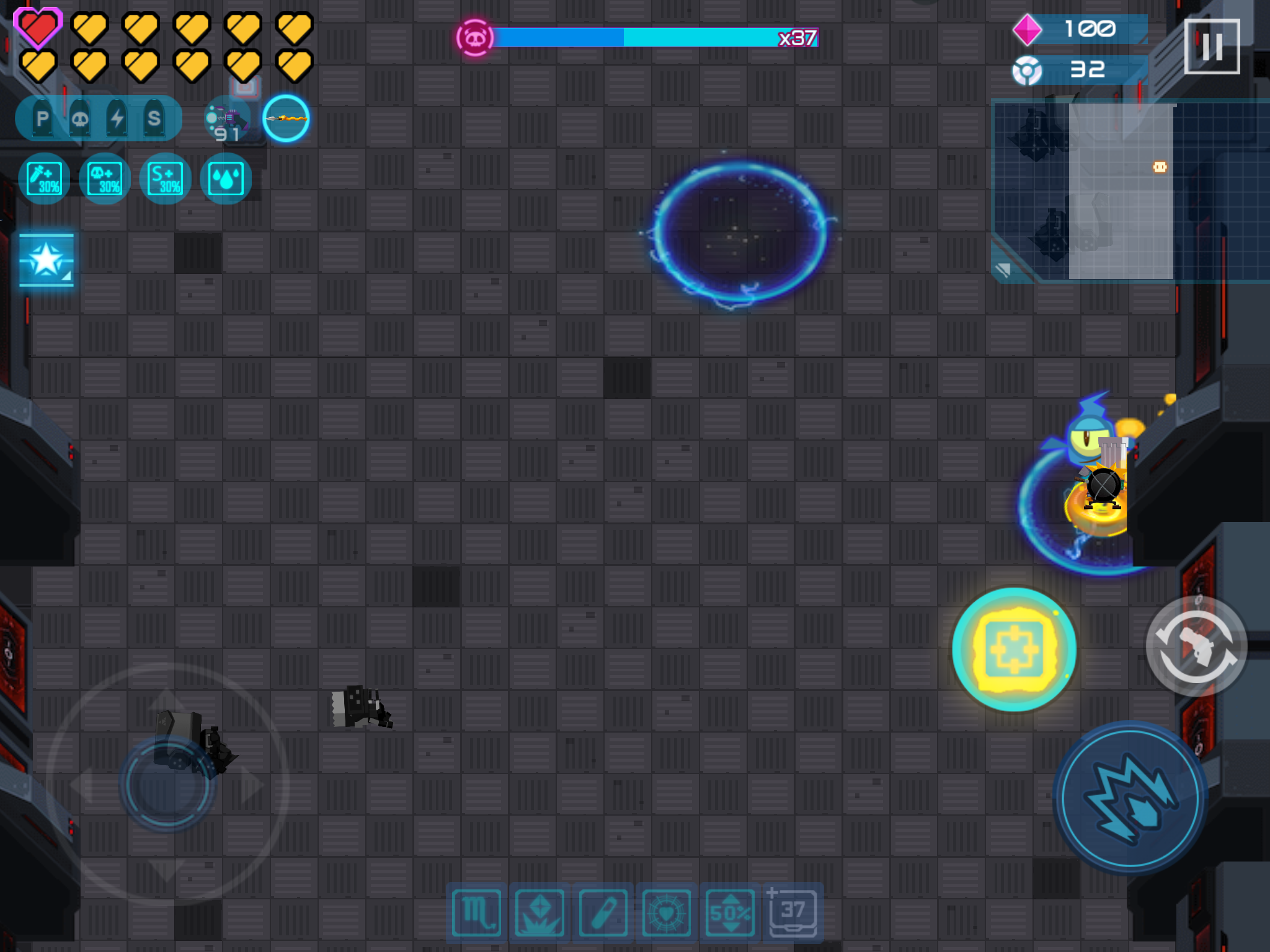Tap the heart radar perk icon
1270x952 pixels.
pyautogui.click(x=666, y=911)
